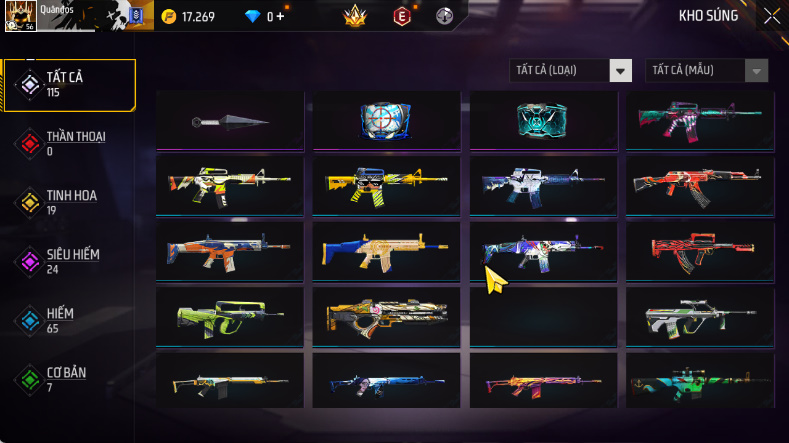Open the Tất Cả (Loại) type dropdown
Image resolution: width=789 pixels, height=443 pixels.
click(570, 71)
